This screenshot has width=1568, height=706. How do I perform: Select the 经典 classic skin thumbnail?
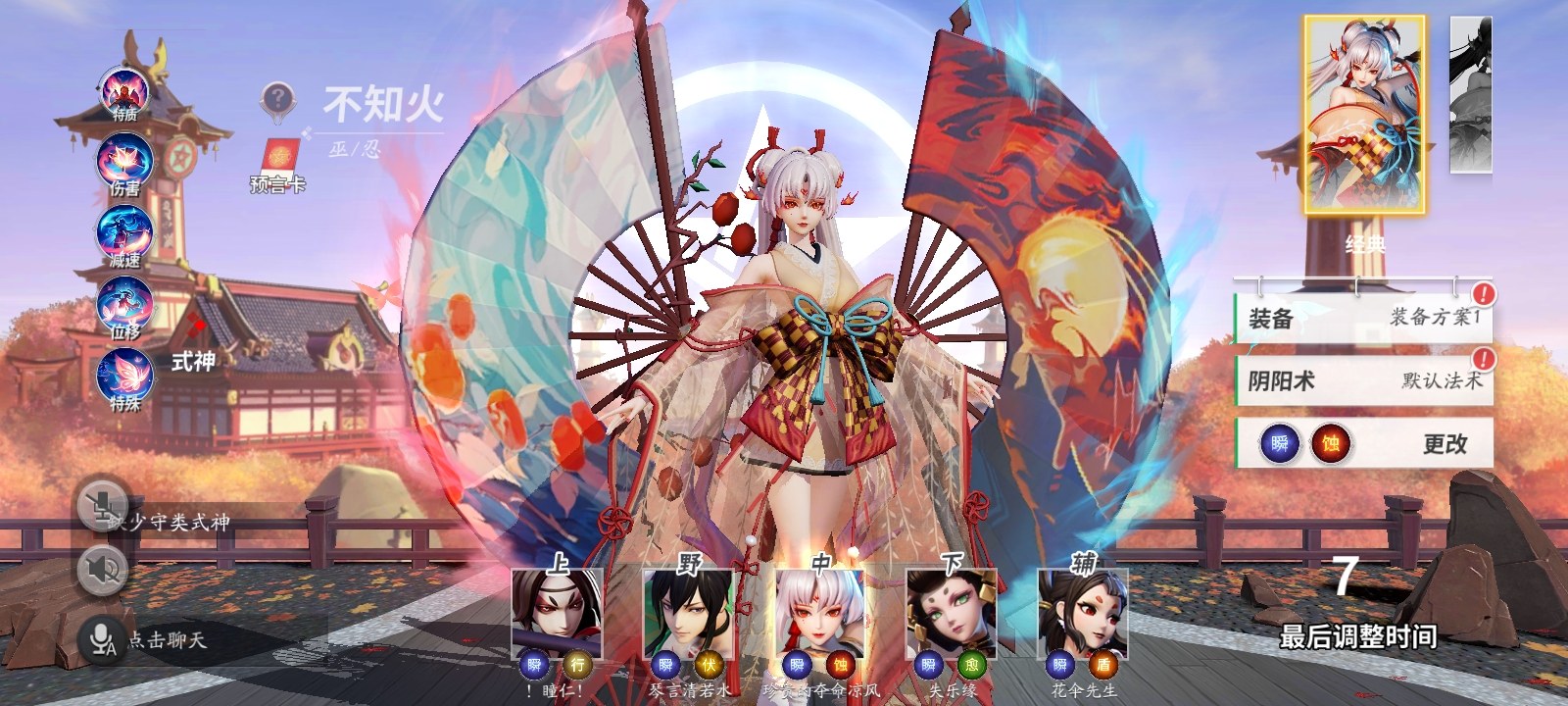click(x=1364, y=116)
